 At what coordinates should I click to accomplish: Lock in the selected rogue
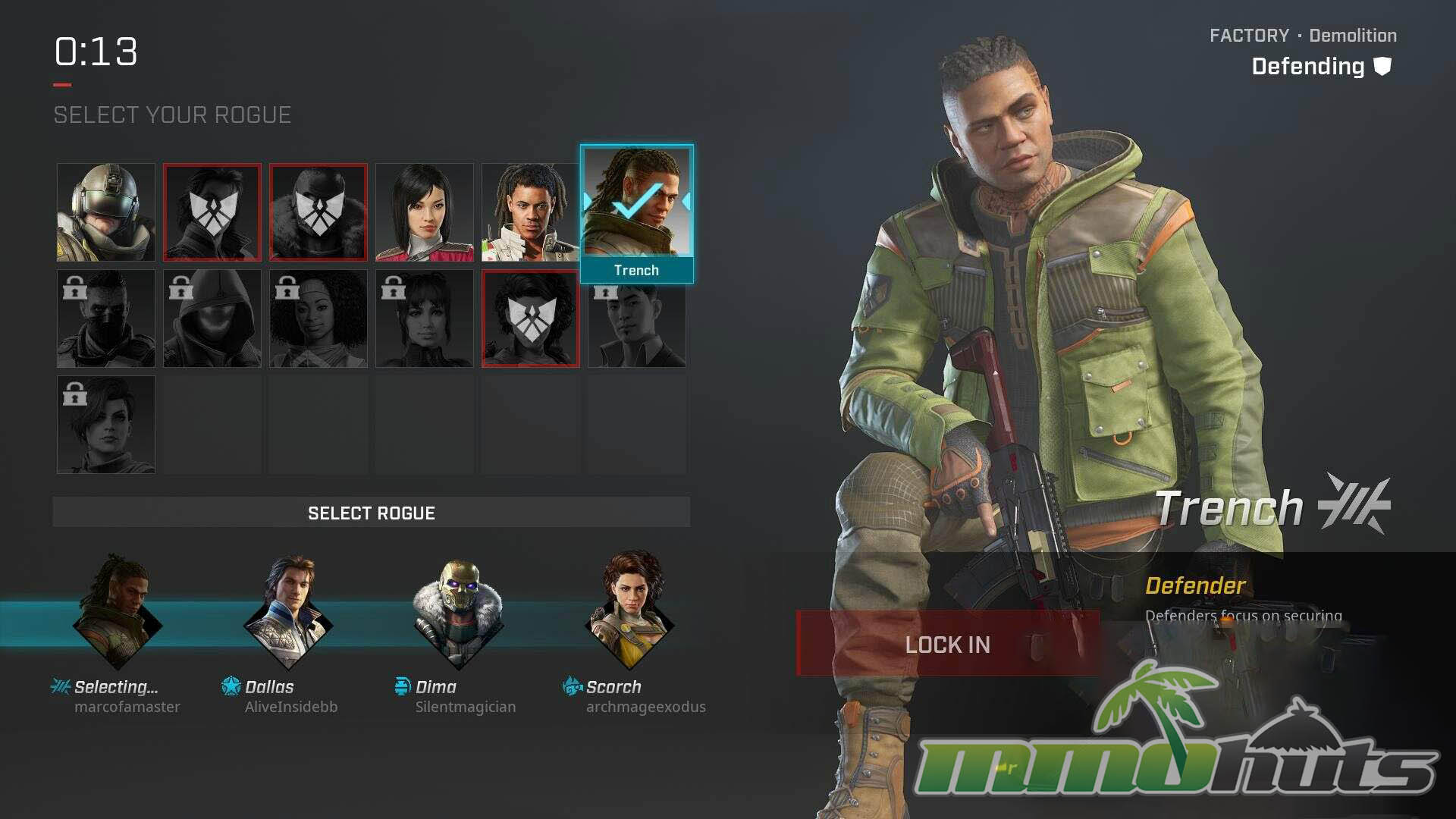click(x=947, y=644)
